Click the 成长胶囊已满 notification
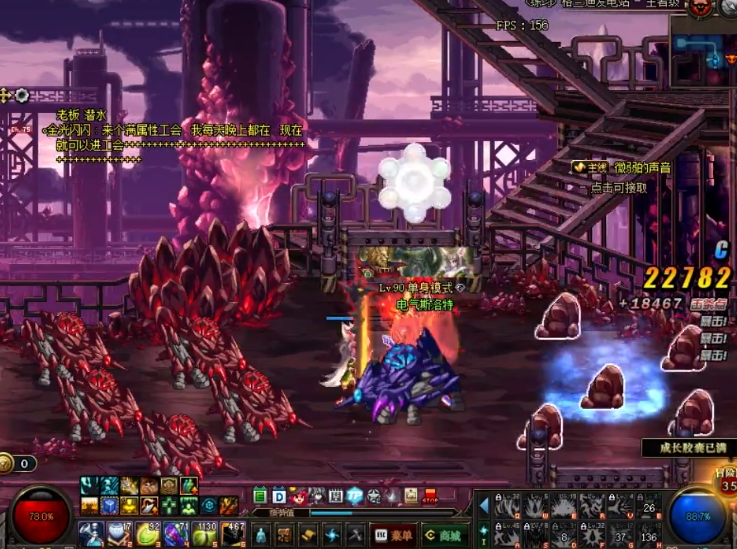This screenshot has height=549, width=737. [690, 447]
